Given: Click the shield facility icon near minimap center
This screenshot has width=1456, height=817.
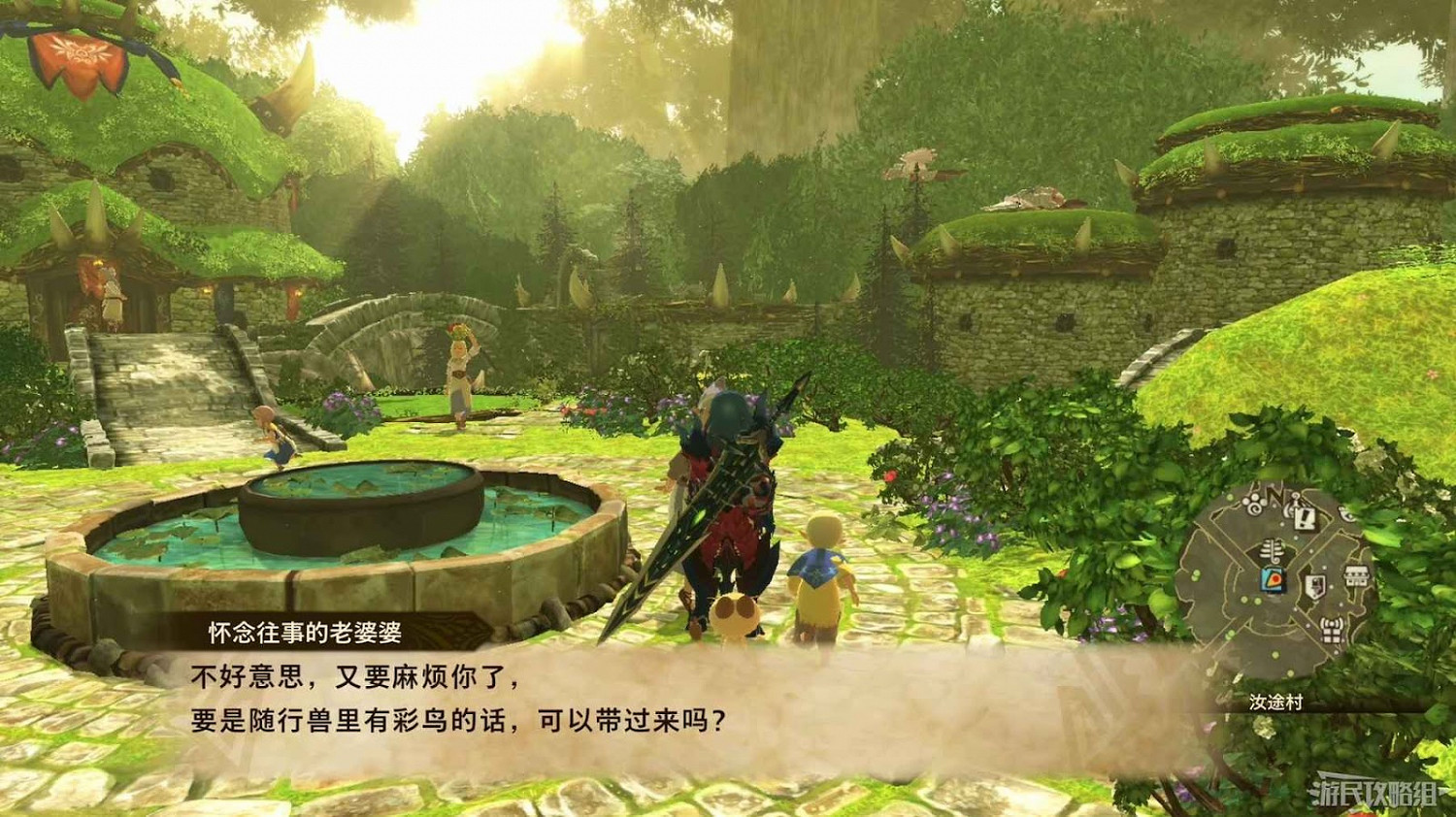Looking at the screenshot, I should (x=1314, y=584).
